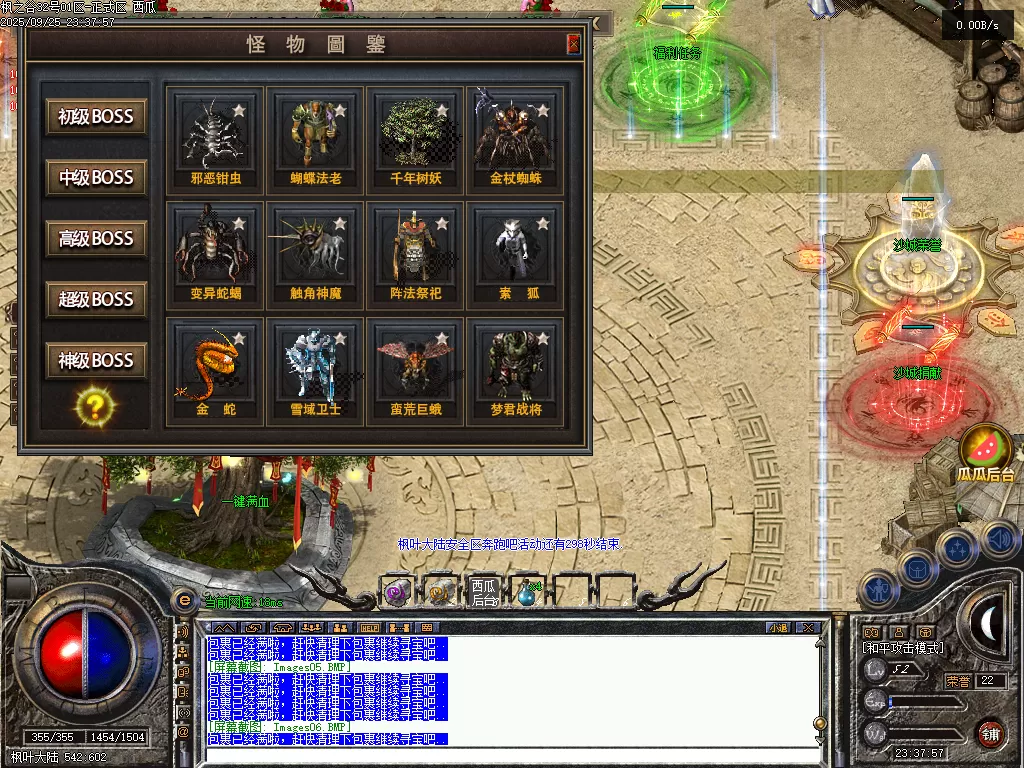Click the 西瓜后台 hotbar slot
1024x768 pixels.
click(484, 593)
